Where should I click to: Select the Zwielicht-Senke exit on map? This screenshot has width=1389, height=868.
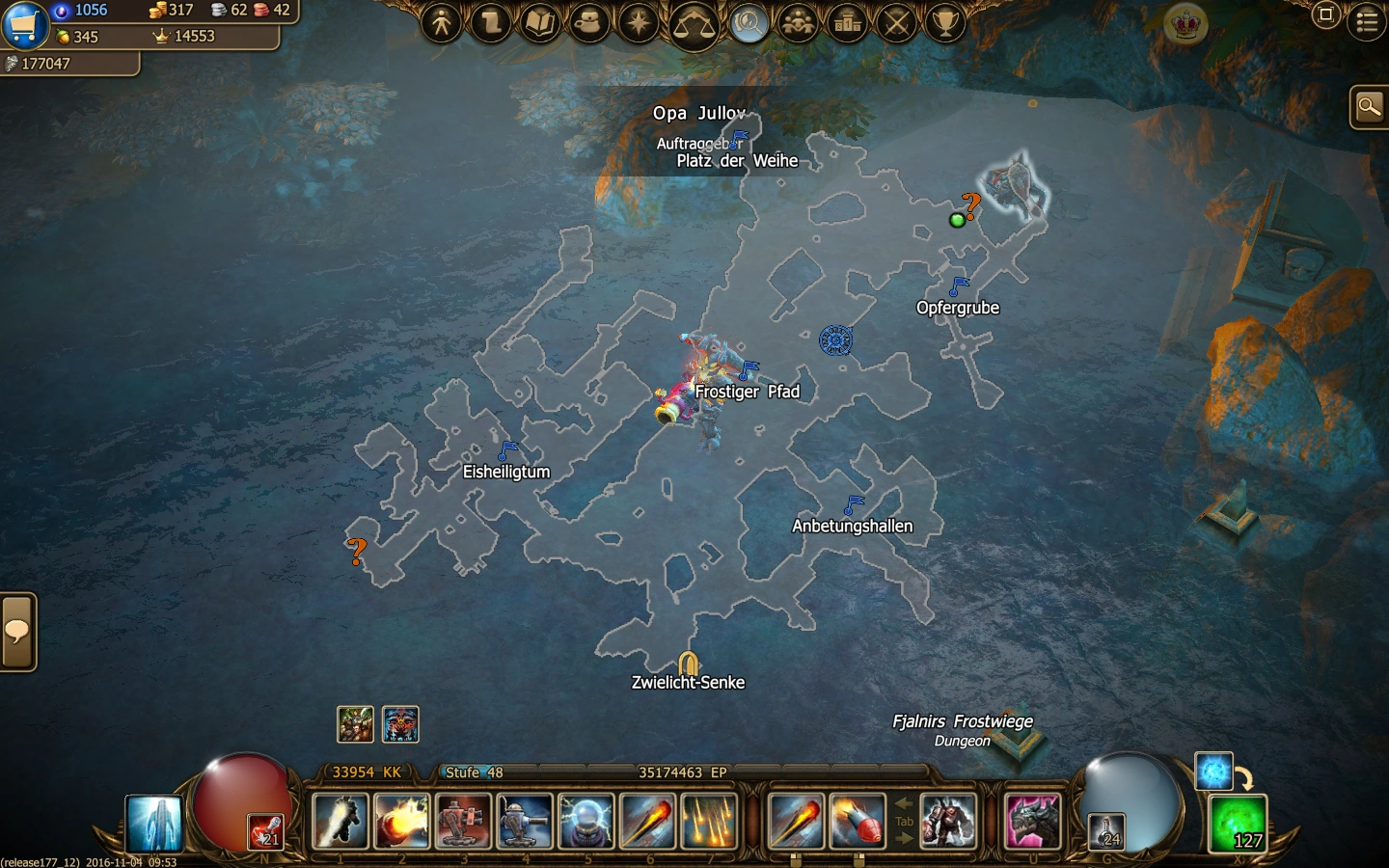[688, 664]
